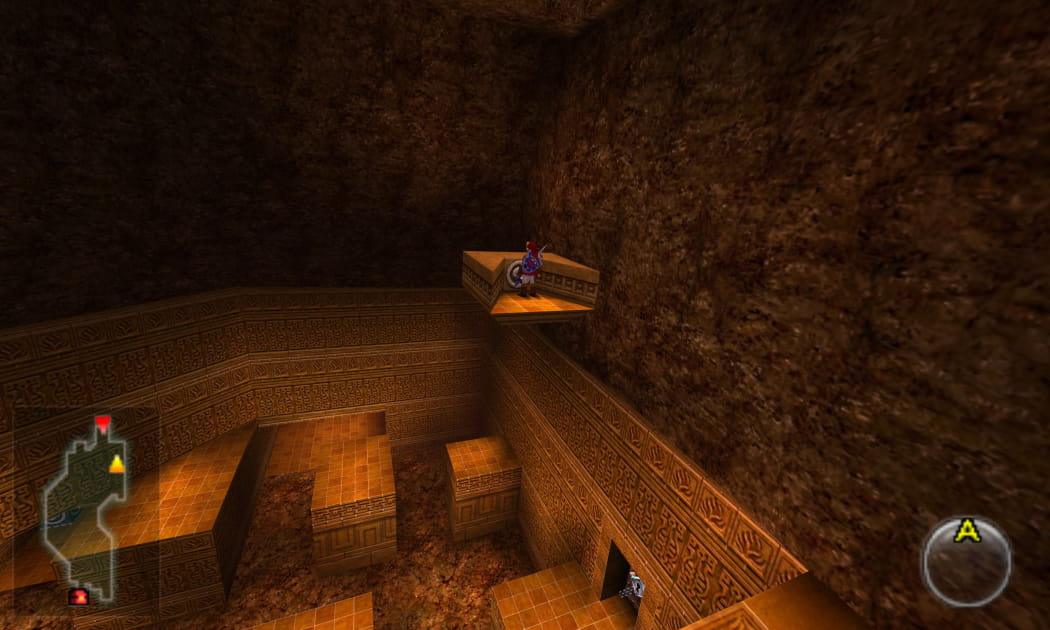Select the red chest icon on the minimap

(78, 597)
